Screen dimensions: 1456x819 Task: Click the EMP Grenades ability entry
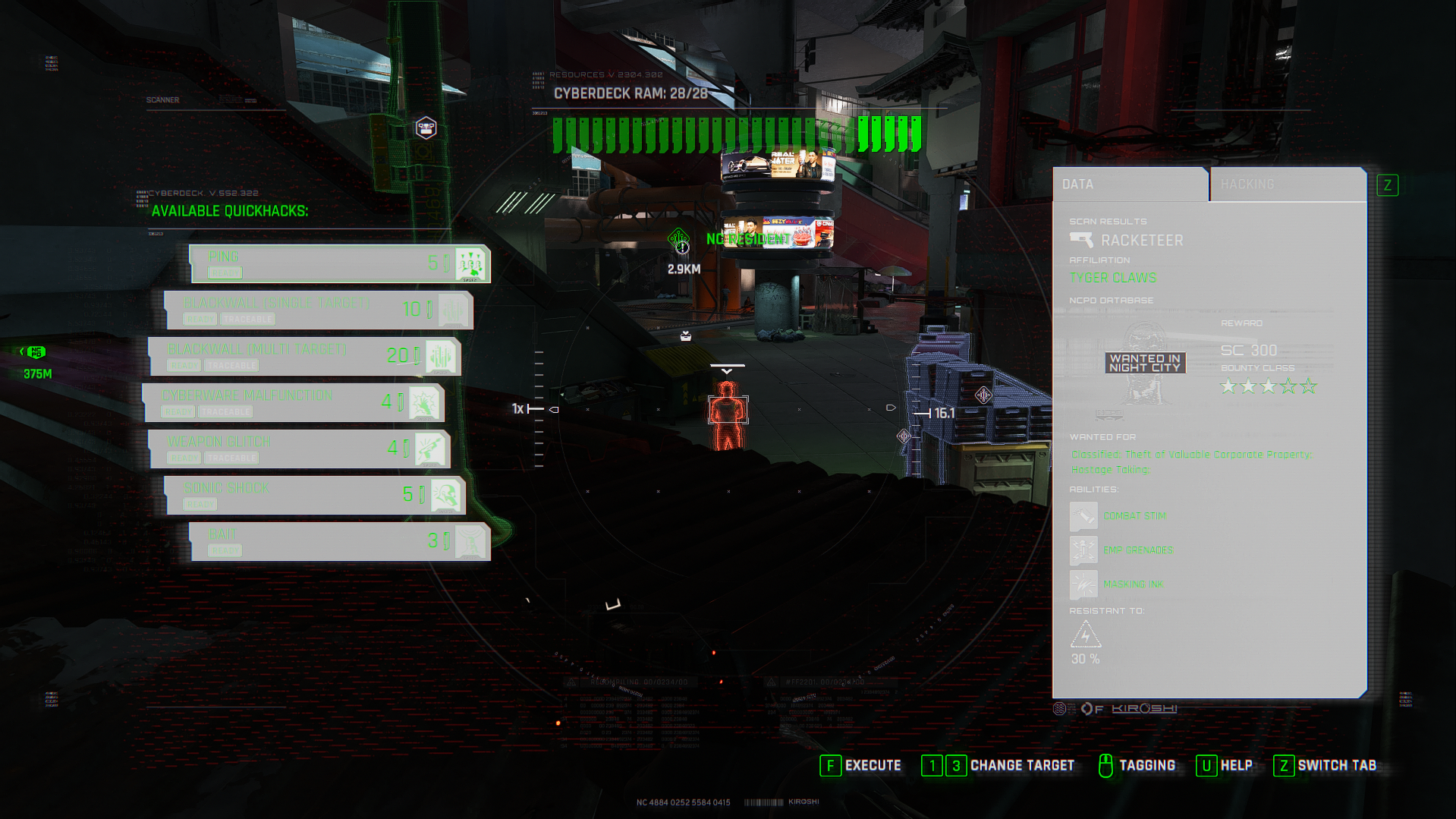1137,550
